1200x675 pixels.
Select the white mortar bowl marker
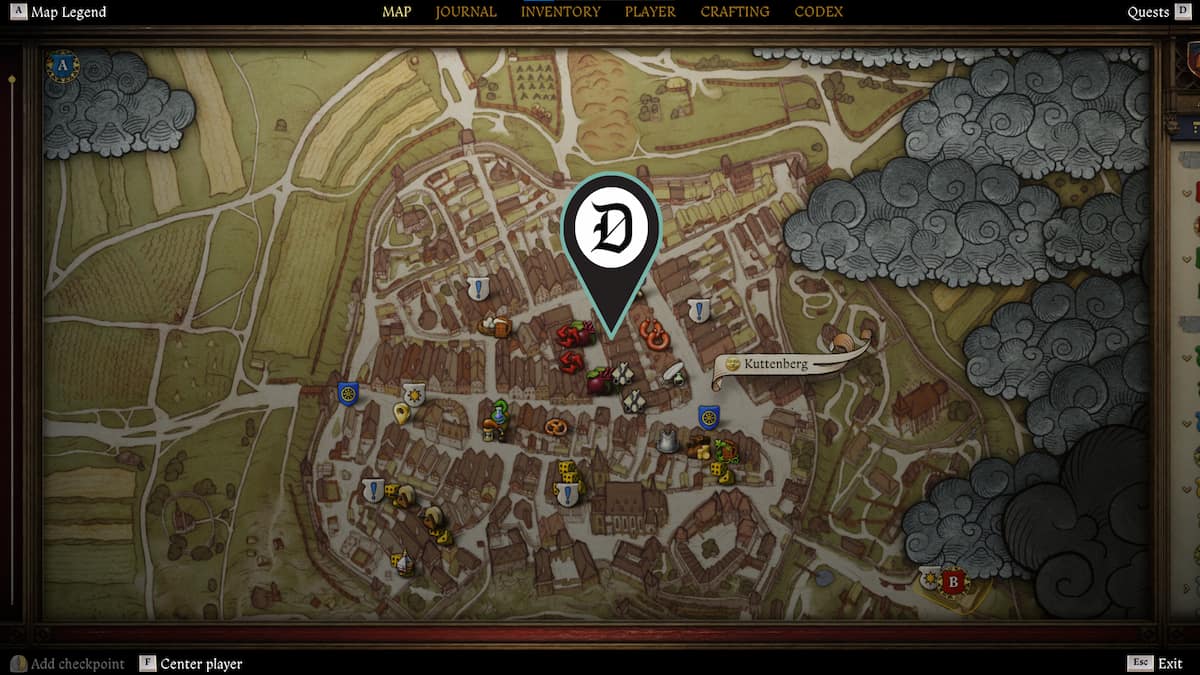tap(674, 373)
